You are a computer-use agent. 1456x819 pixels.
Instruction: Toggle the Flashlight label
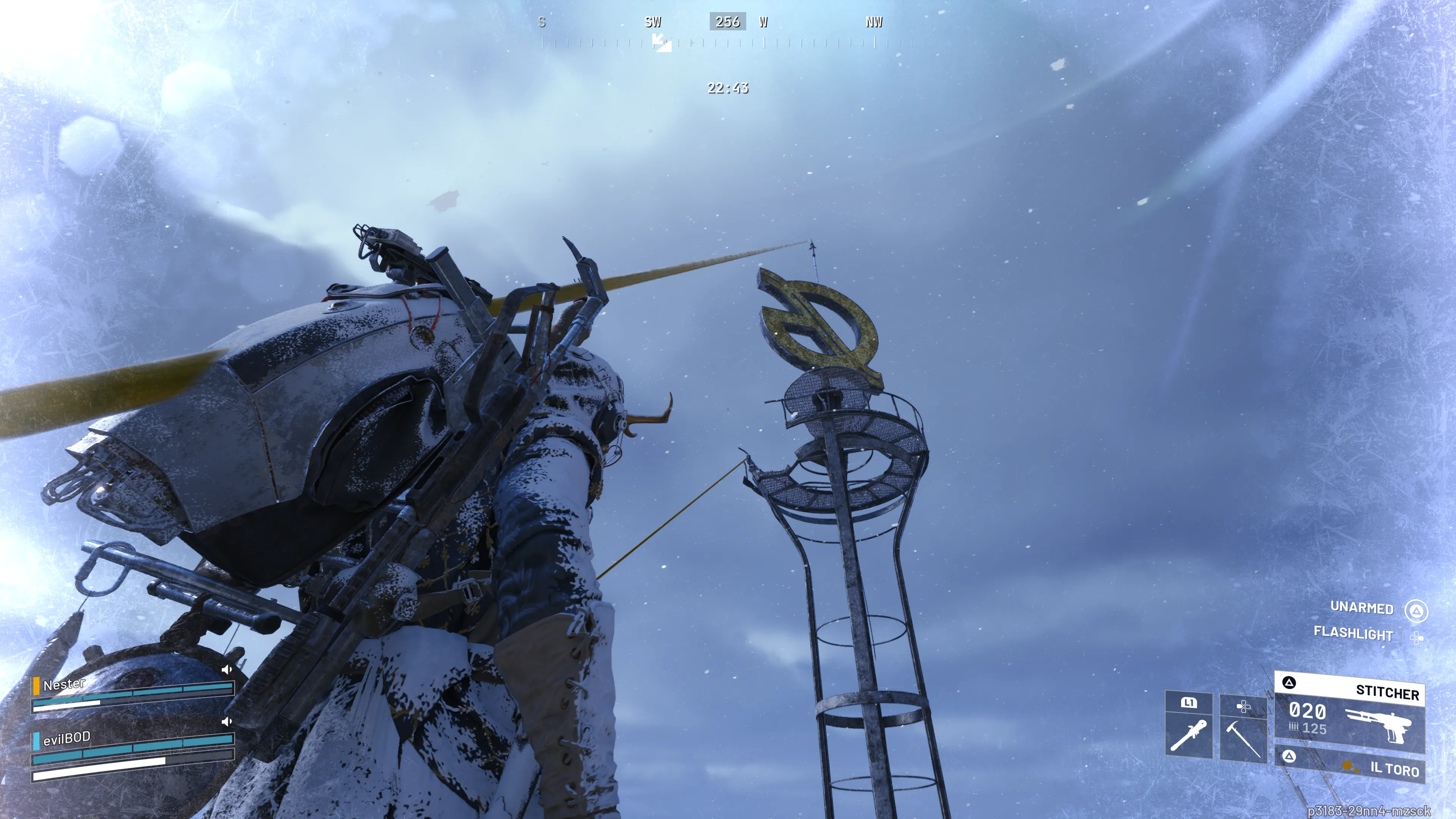coord(1353,634)
